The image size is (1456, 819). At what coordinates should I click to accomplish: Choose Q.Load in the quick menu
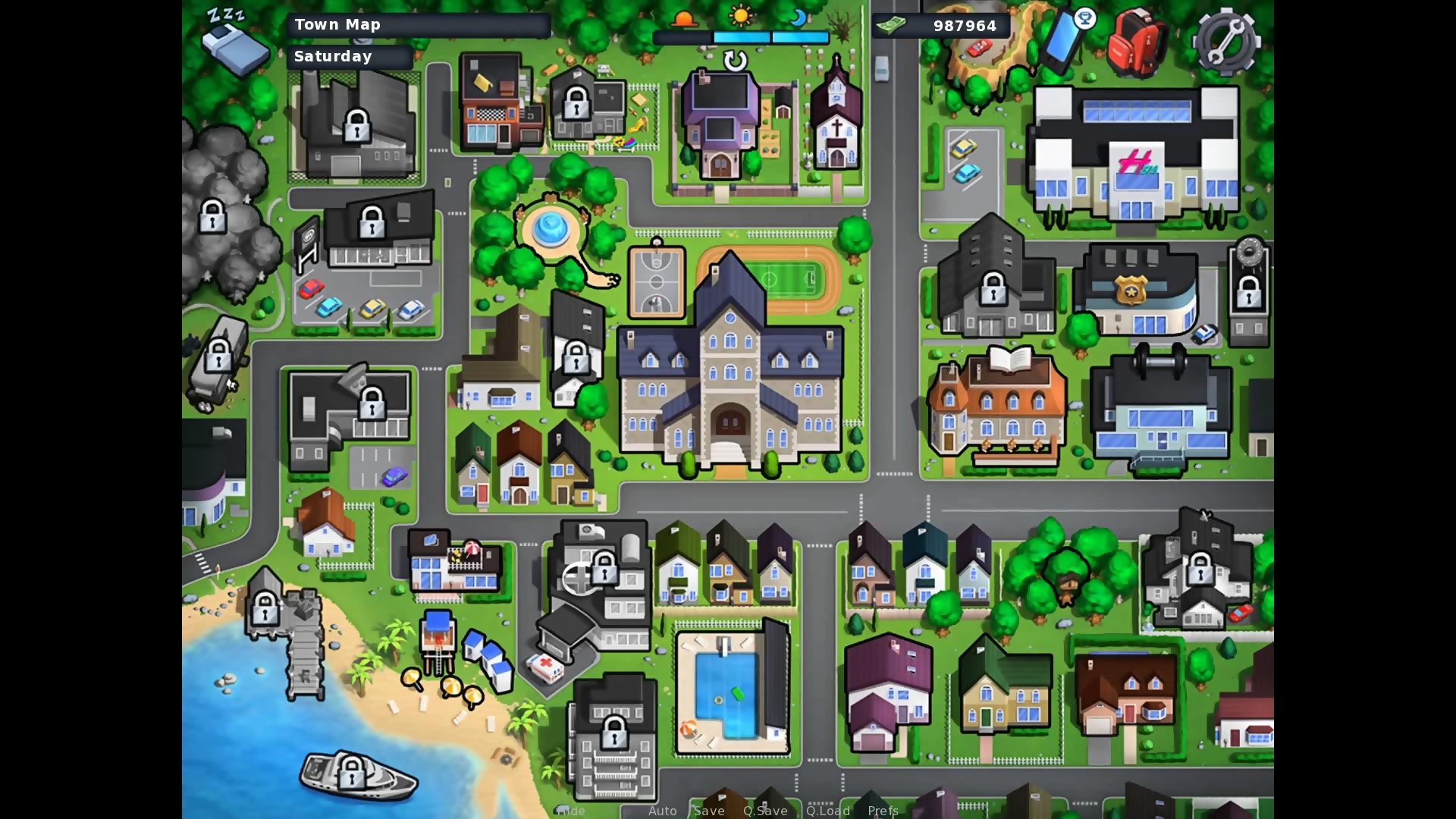pyautogui.click(x=828, y=811)
